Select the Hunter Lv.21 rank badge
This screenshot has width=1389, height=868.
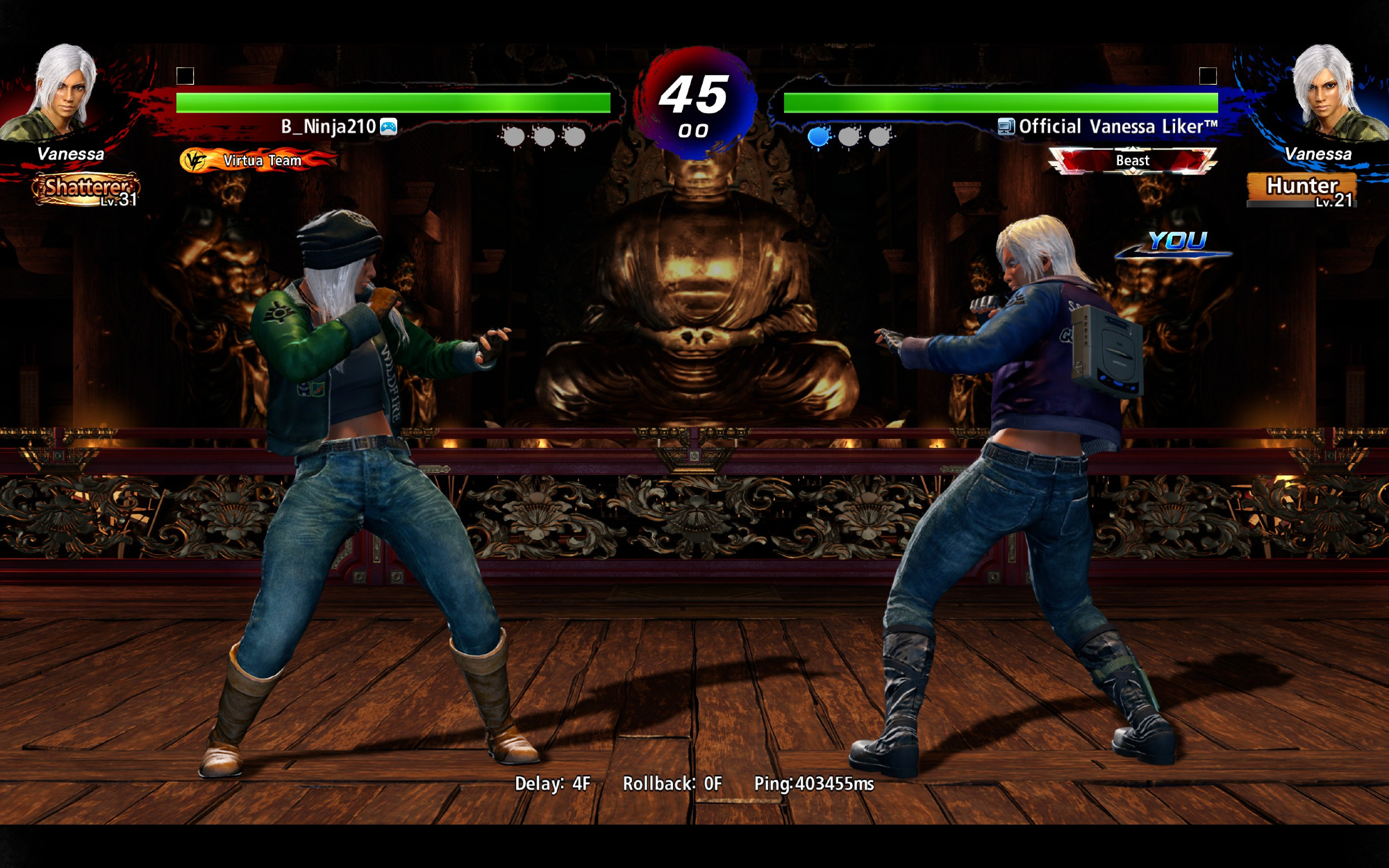(1302, 189)
